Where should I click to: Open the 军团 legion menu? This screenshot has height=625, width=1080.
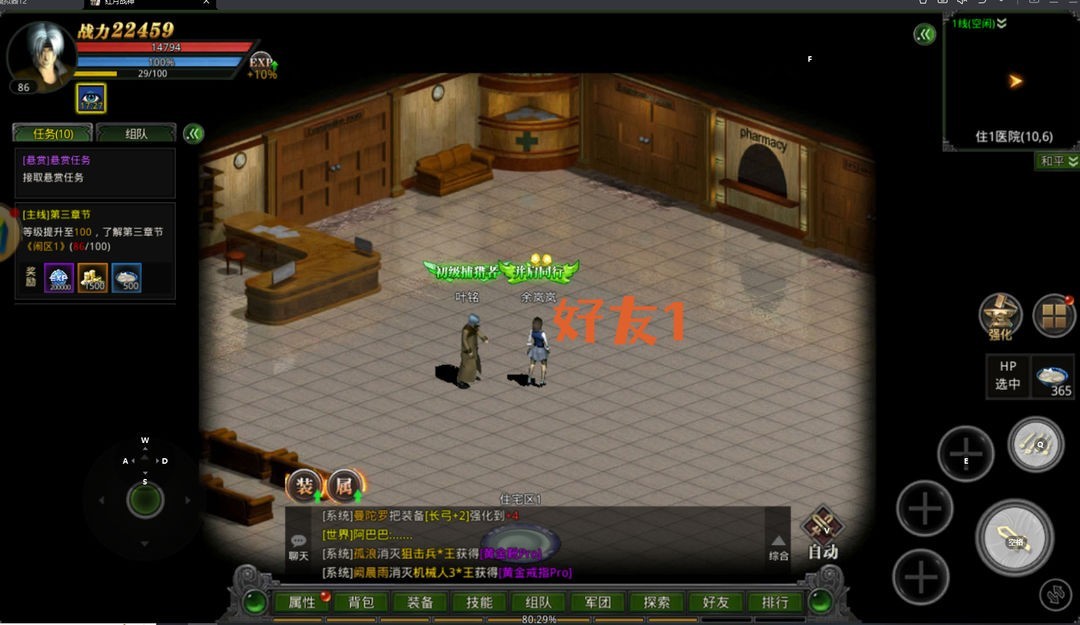(597, 602)
